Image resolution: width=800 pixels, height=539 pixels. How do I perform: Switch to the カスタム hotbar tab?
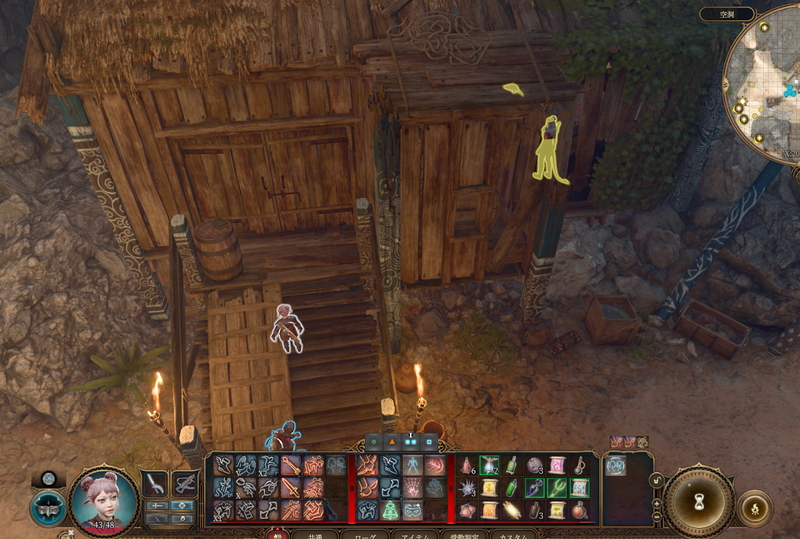tap(517, 535)
